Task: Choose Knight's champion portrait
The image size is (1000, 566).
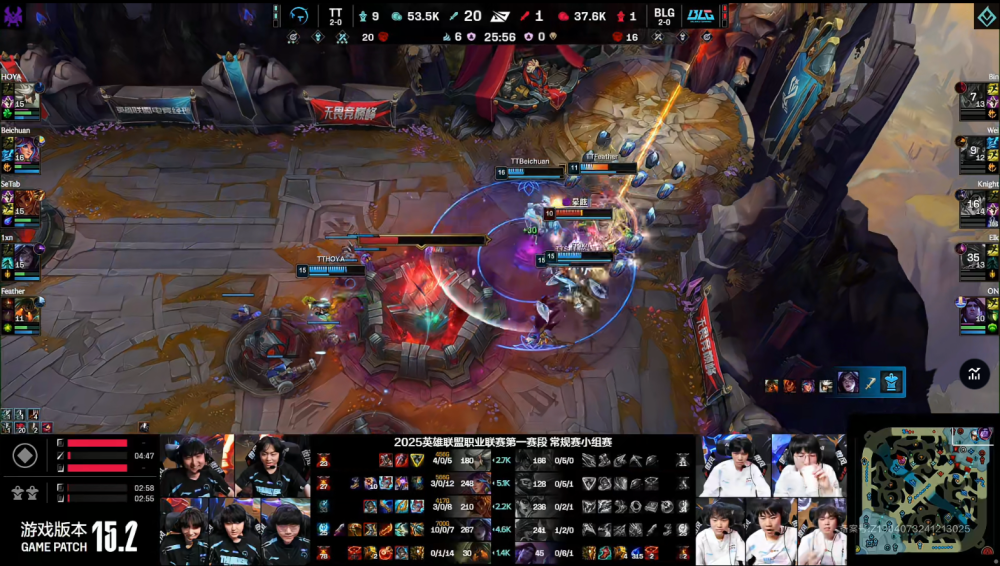Action: click(x=973, y=204)
